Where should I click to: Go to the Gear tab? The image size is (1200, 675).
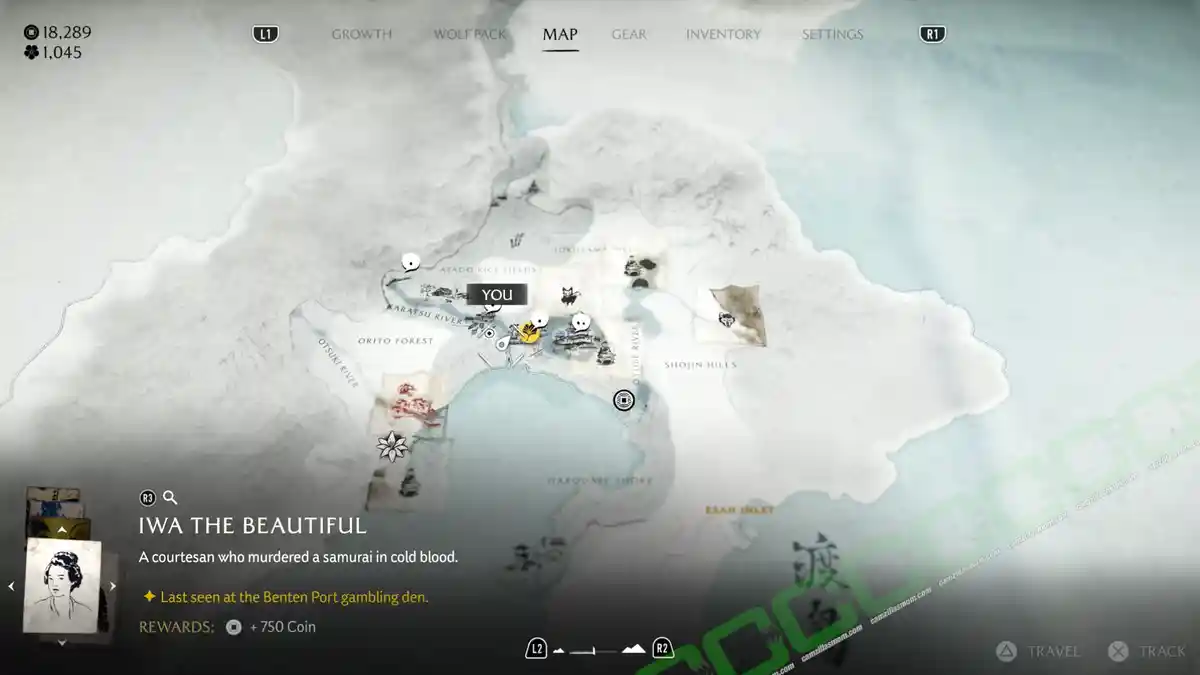[629, 34]
